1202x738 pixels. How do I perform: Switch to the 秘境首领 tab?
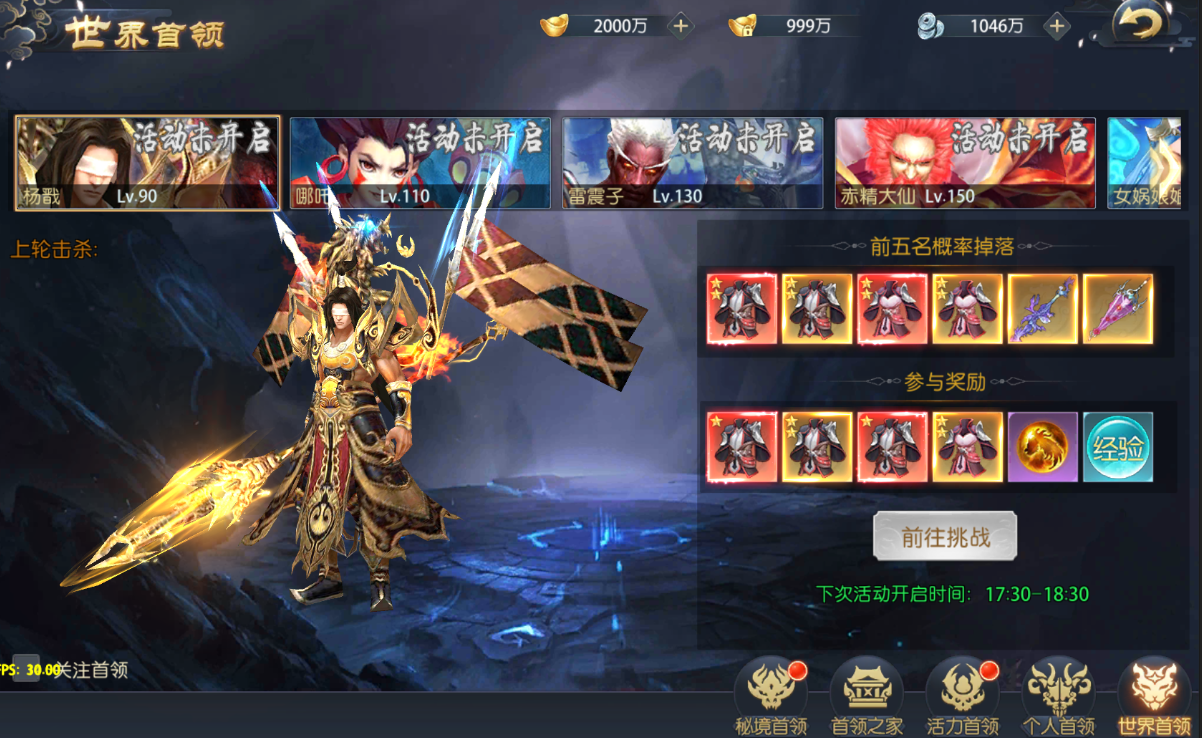pos(771,695)
